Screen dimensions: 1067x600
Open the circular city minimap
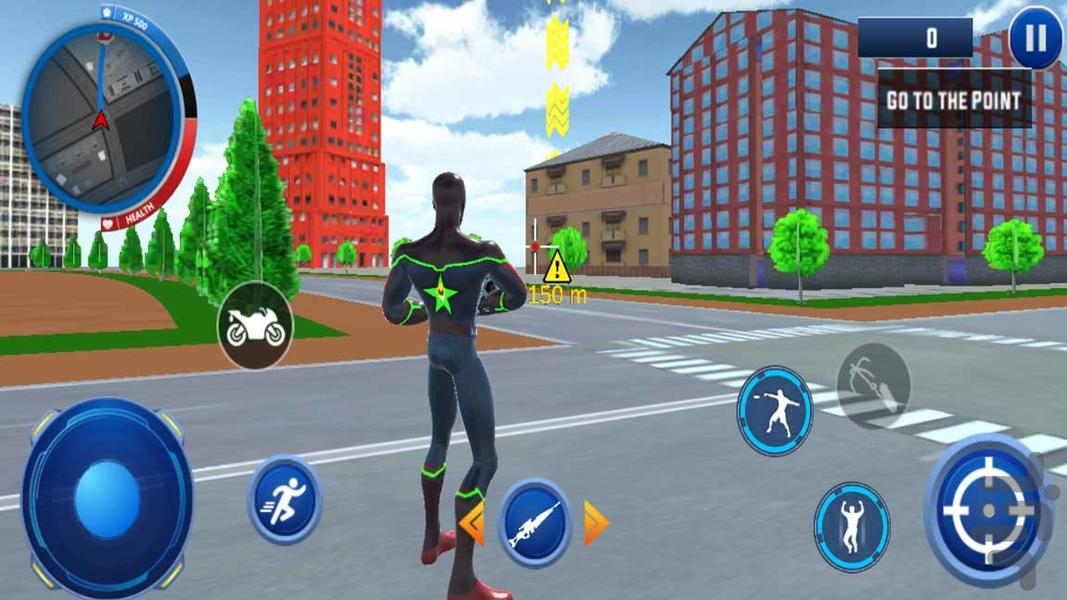click(x=101, y=117)
